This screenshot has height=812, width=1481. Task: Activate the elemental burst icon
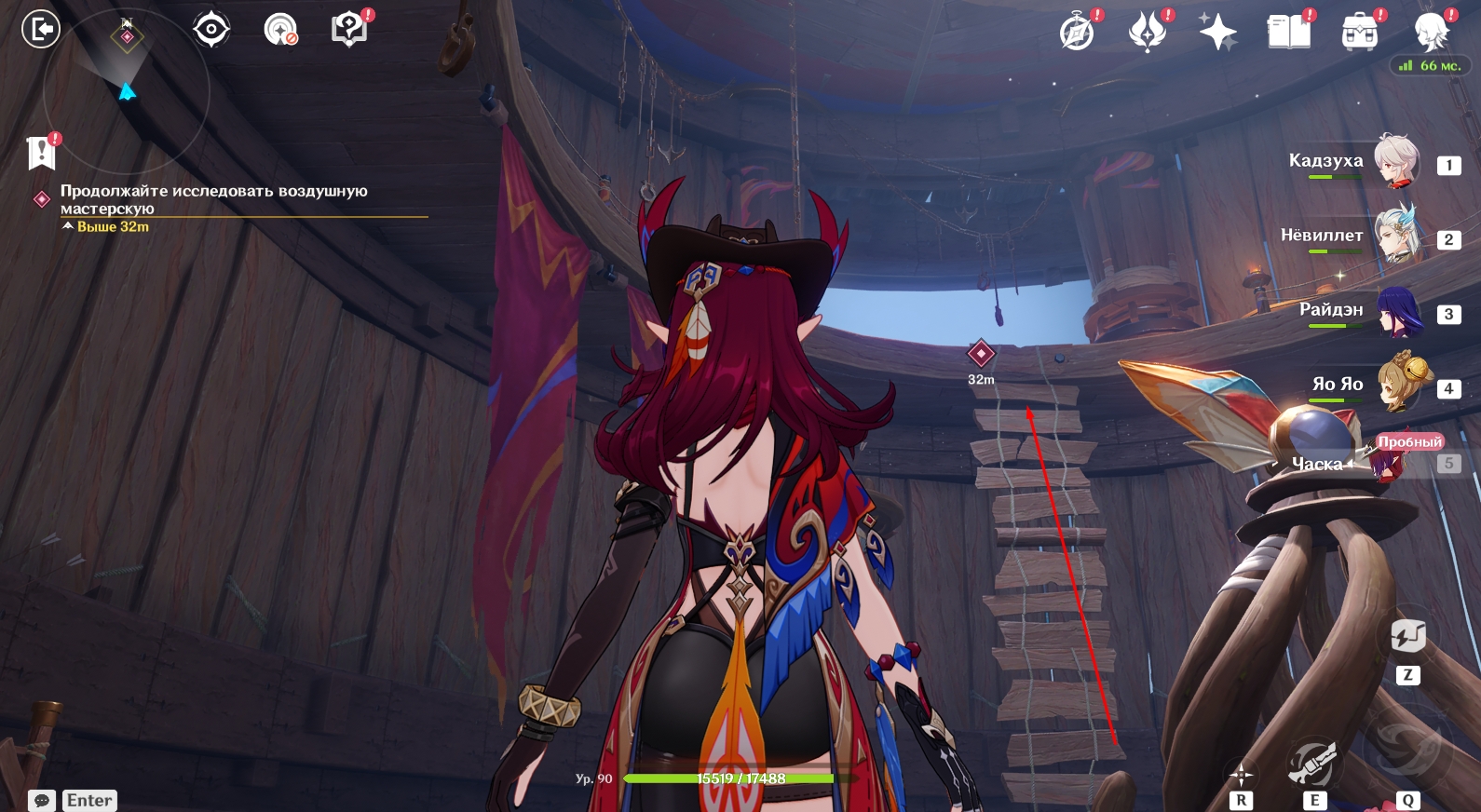tap(1406, 745)
